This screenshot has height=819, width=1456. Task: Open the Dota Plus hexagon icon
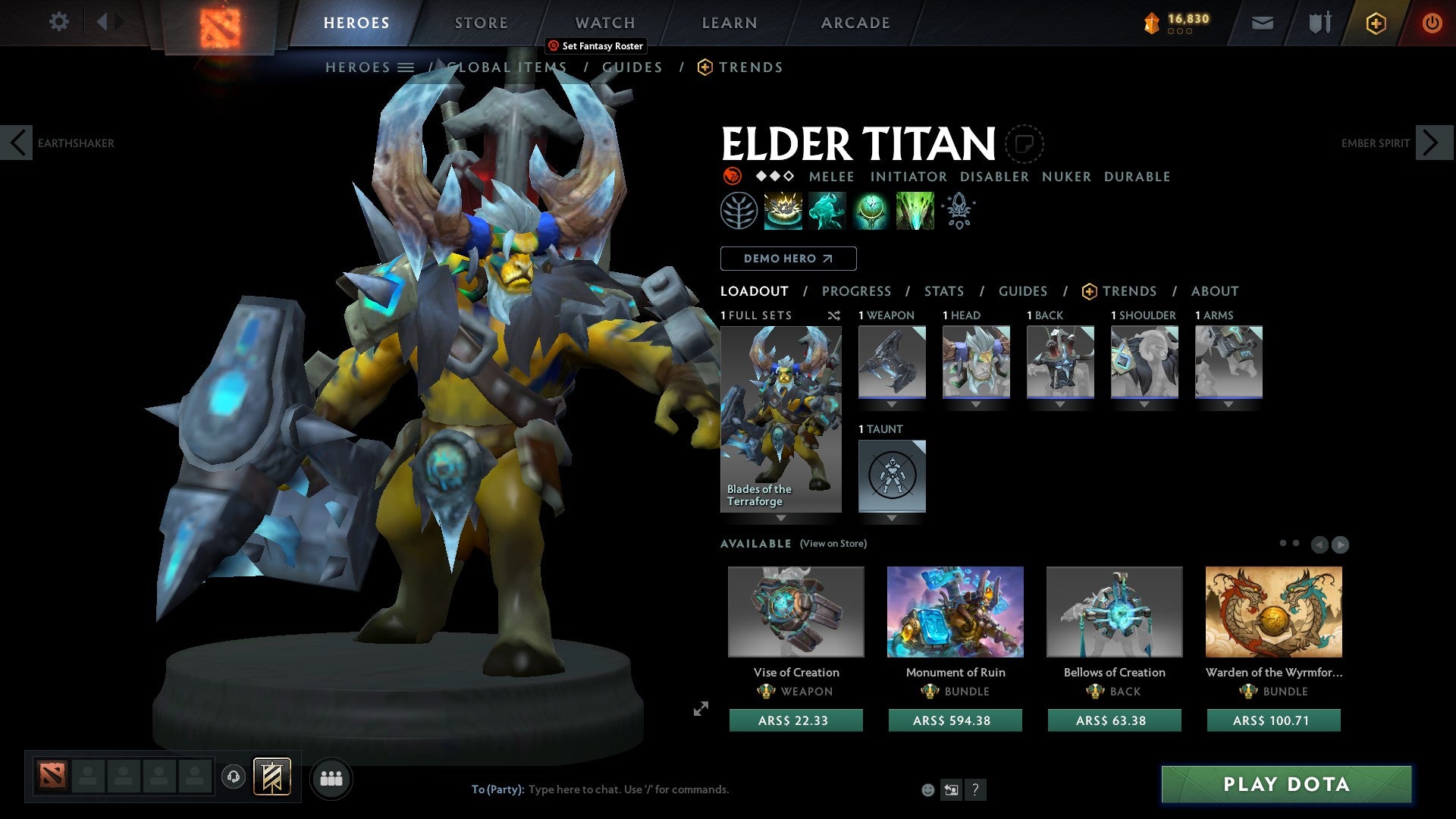(1376, 23)
